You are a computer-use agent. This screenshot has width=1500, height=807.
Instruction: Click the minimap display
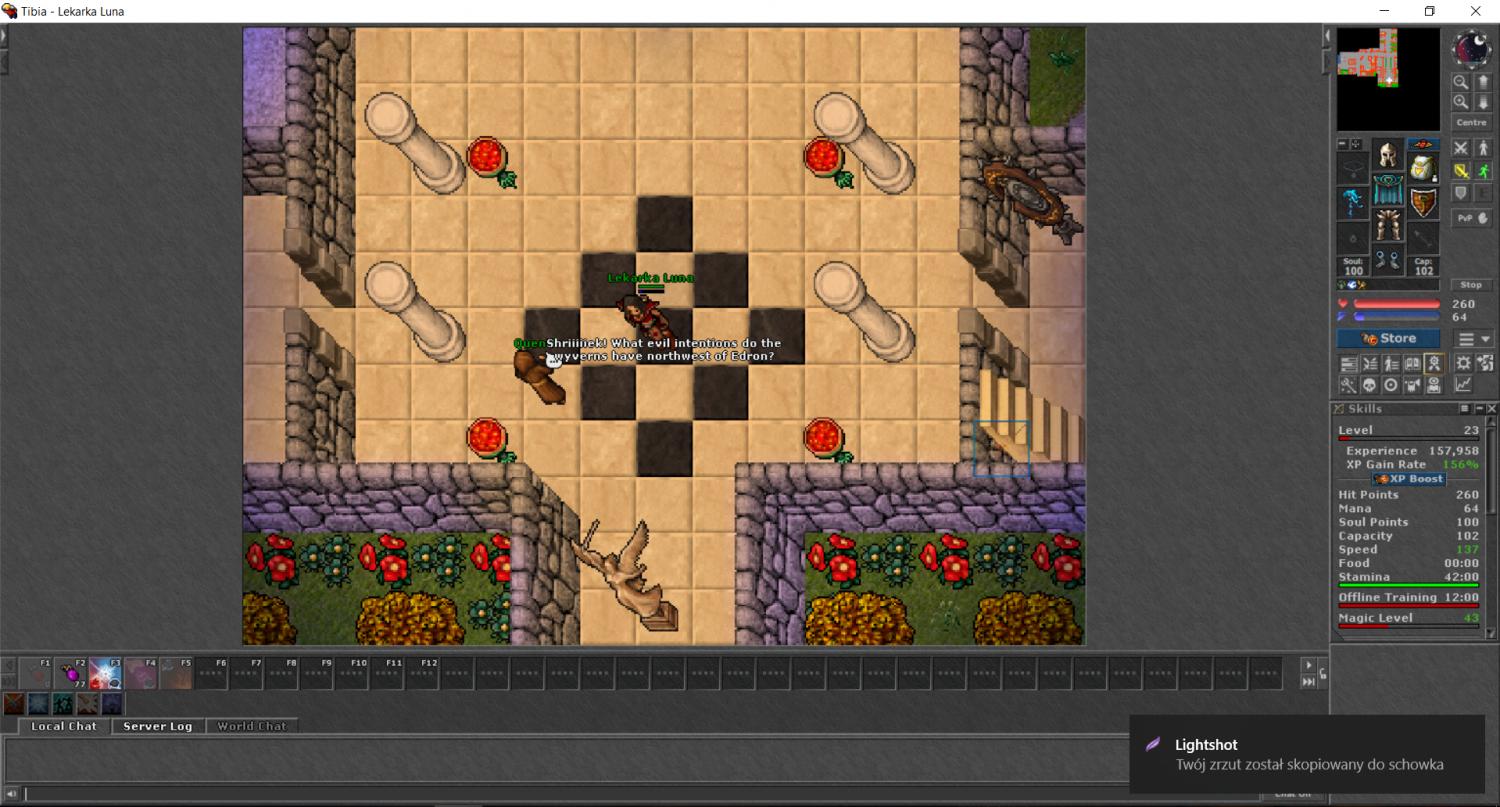click(x=1388, y=79)
